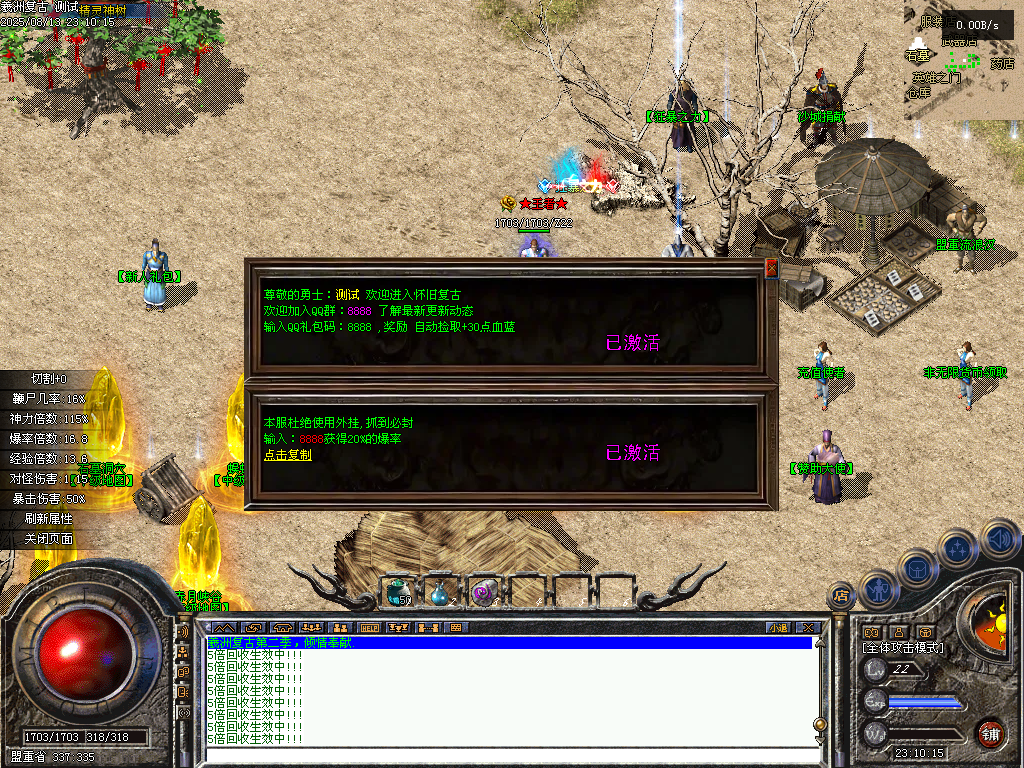The height and width of the screenshot is (768, 1024).
Task: Click the HELP button on chat toolbar
Action: (369, 628)
